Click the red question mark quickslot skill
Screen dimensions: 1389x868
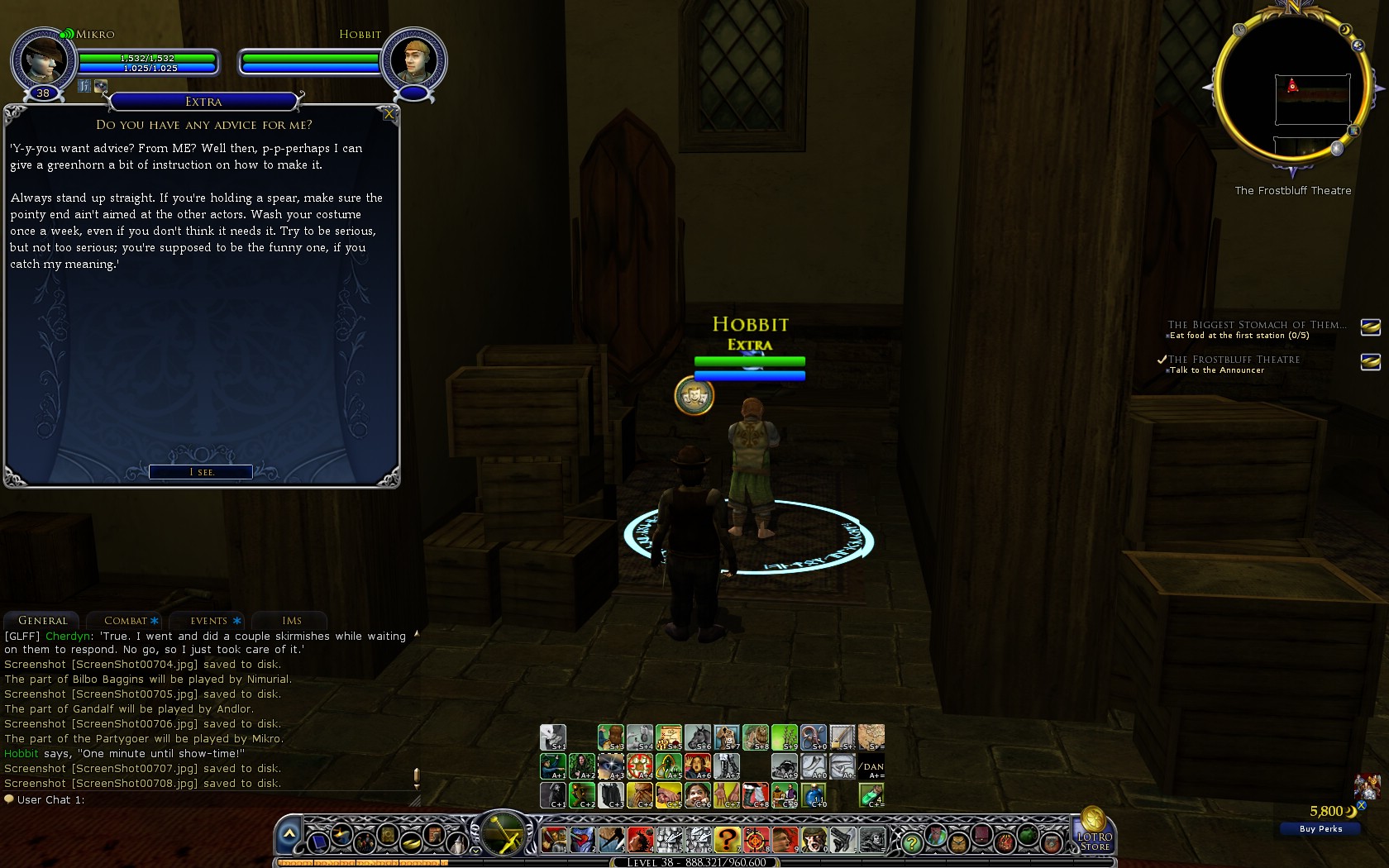point(728,840)
